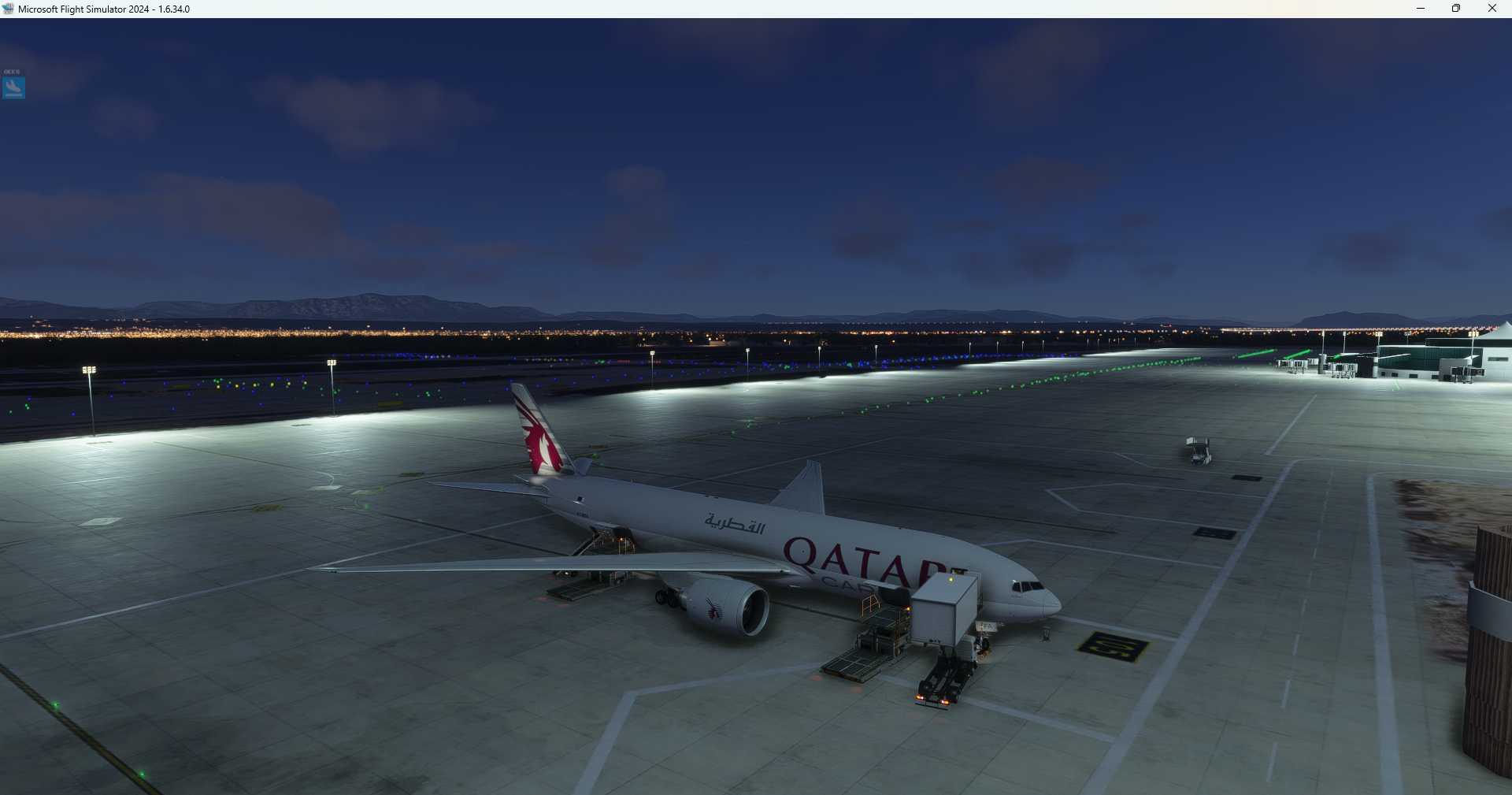
Task: Close Microsoft Flight Simulator 2024
Action: 1492,9
